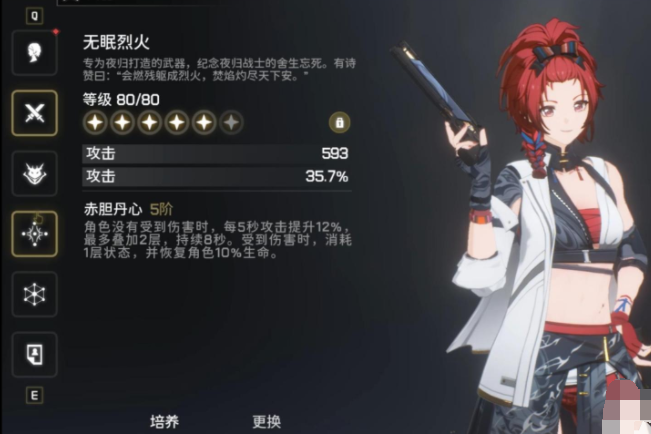Open the hexagon web sidebar tab

coord(34,294)
